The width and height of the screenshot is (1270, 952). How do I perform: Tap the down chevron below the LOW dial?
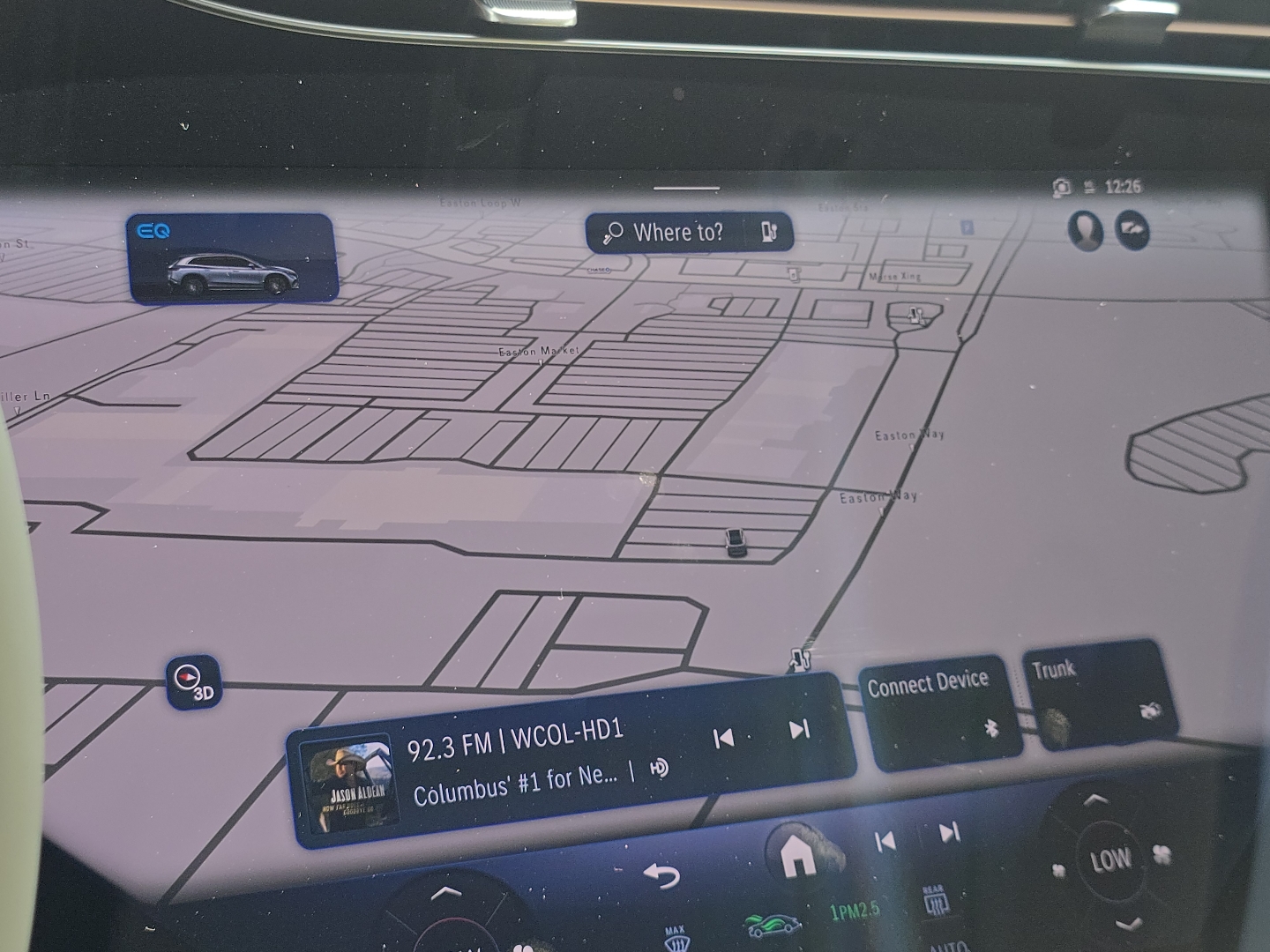pyautogui.click(x=1127, y=924)
